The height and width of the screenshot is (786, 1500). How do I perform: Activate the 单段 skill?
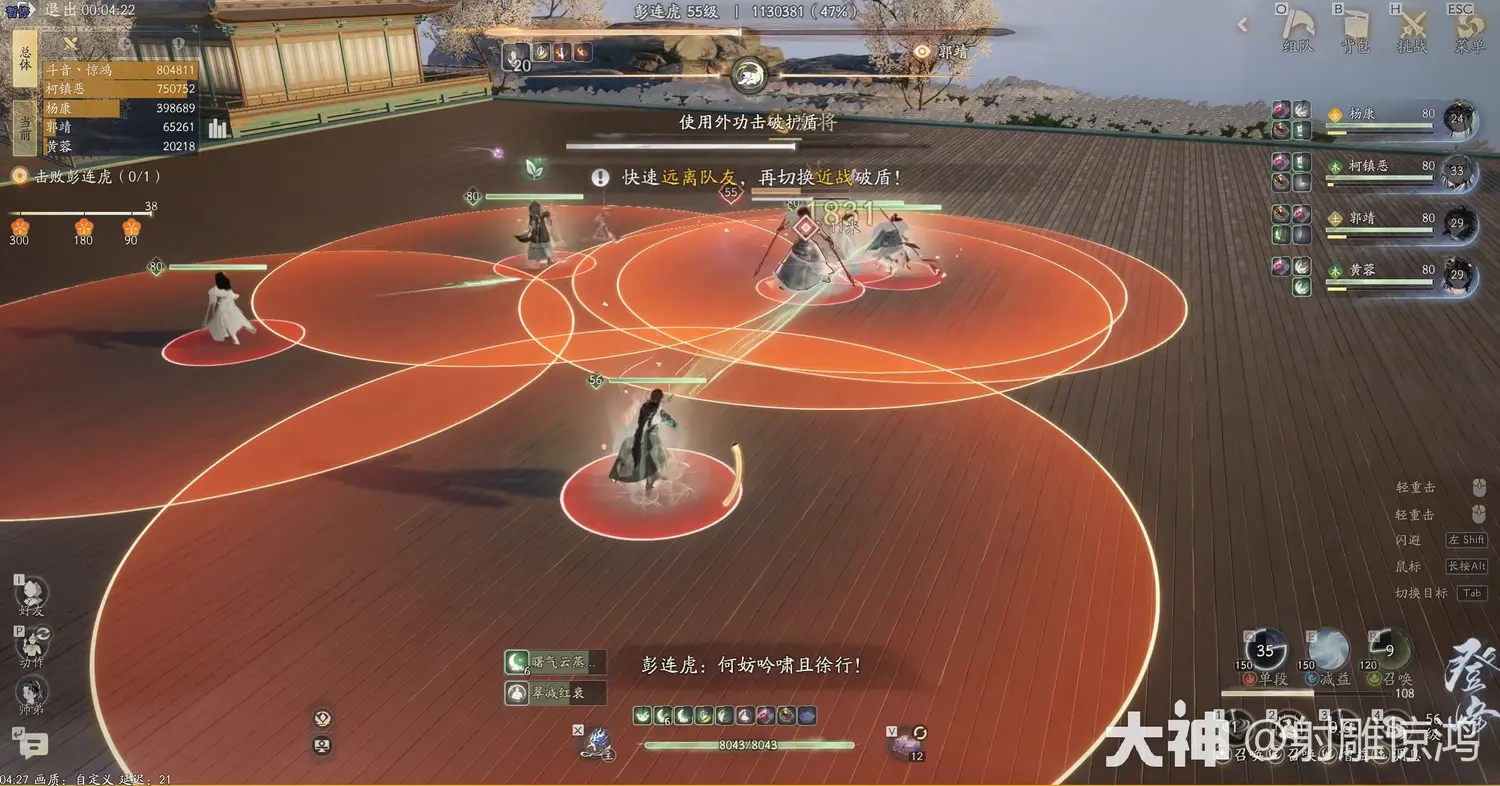[x=1265, y=651]
